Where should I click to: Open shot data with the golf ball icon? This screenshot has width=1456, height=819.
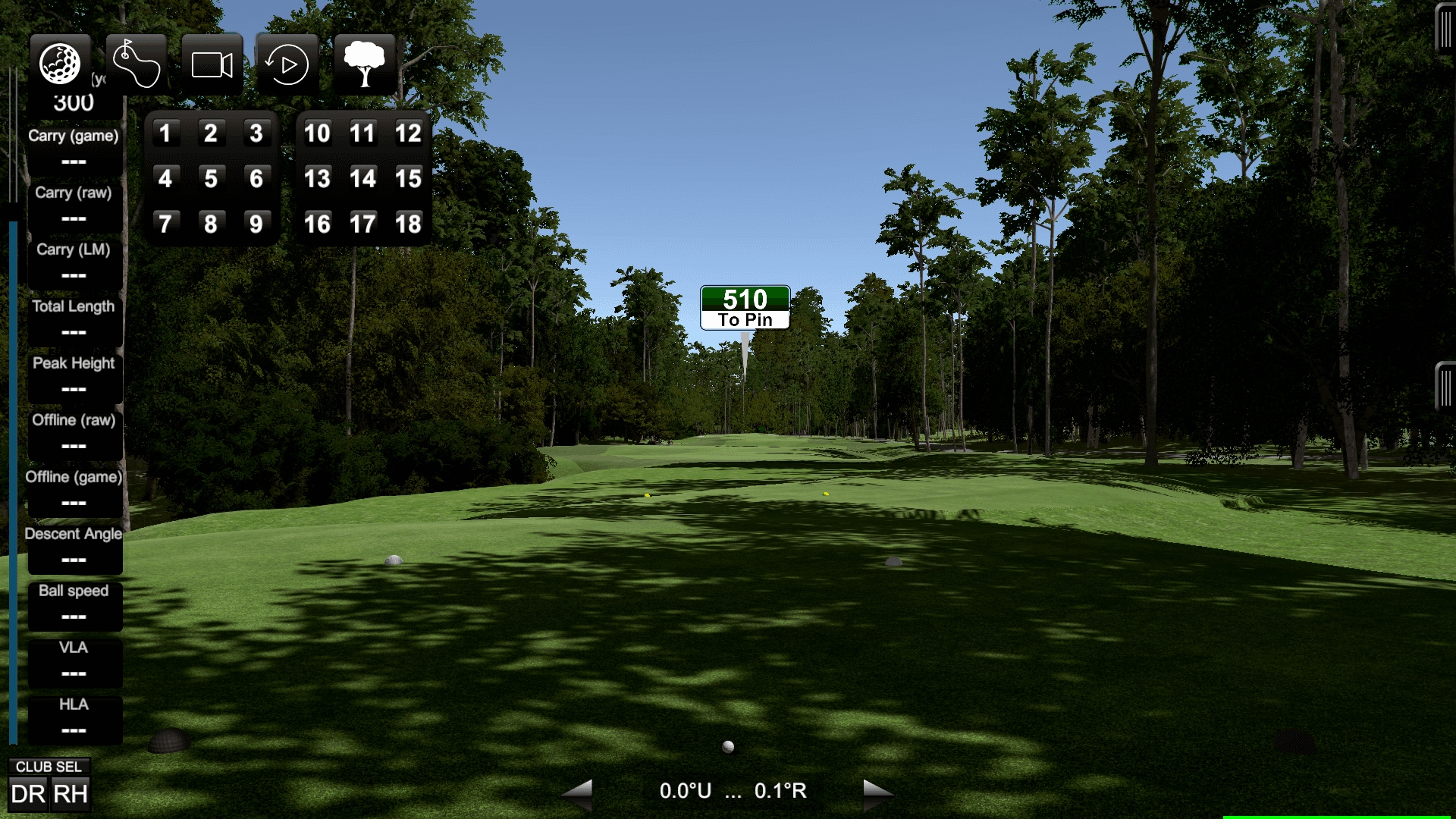pos(60,64)
